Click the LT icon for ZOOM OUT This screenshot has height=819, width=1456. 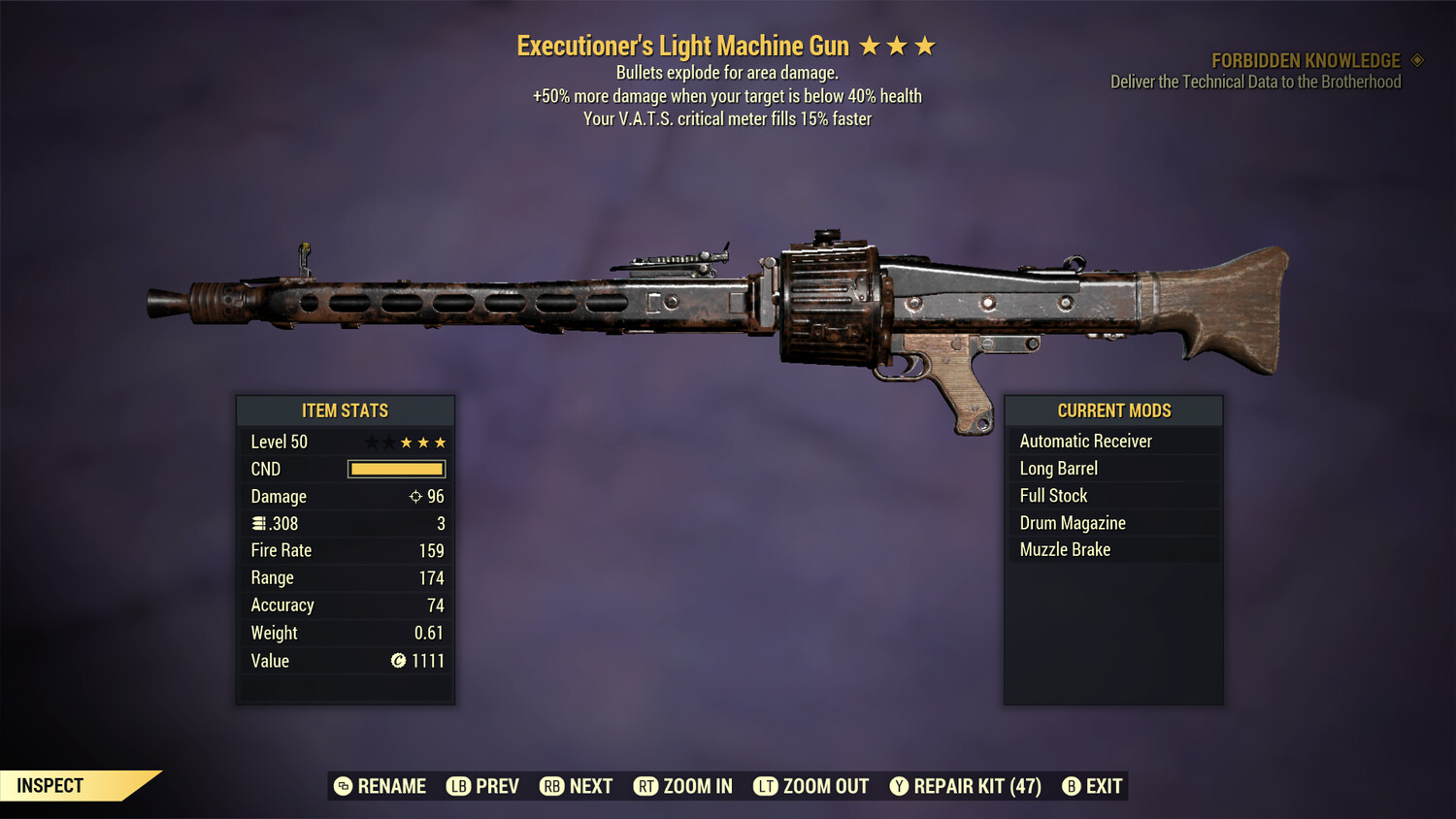tap(765, 786)
